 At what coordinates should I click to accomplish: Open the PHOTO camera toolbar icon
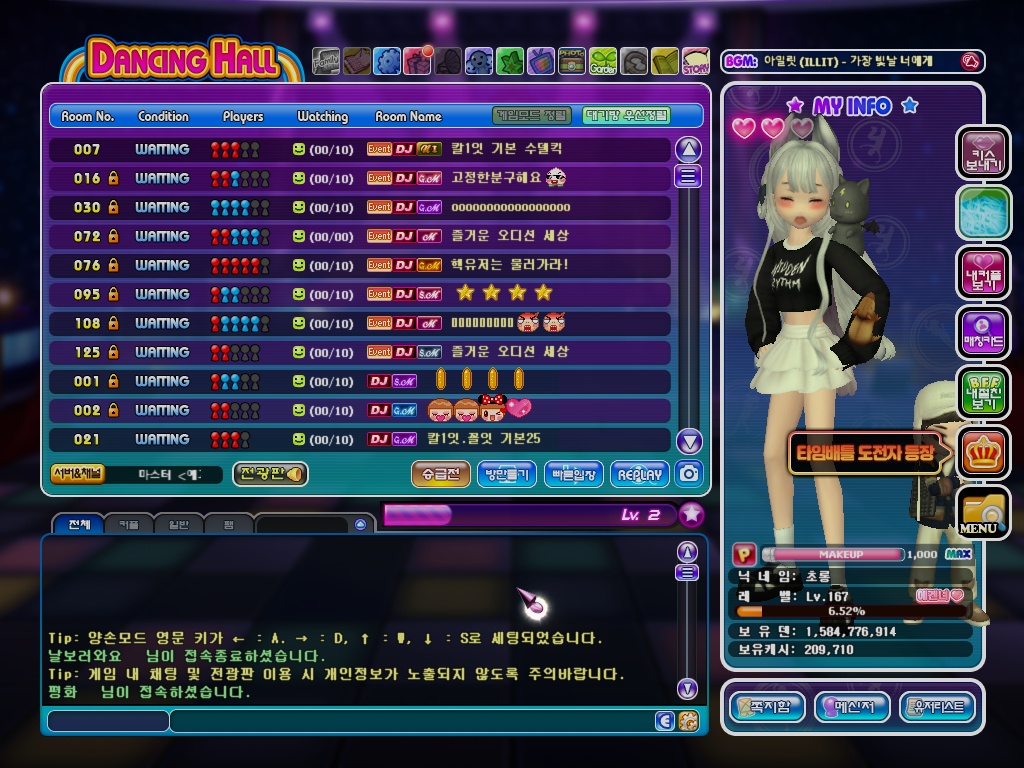[572, 62]
